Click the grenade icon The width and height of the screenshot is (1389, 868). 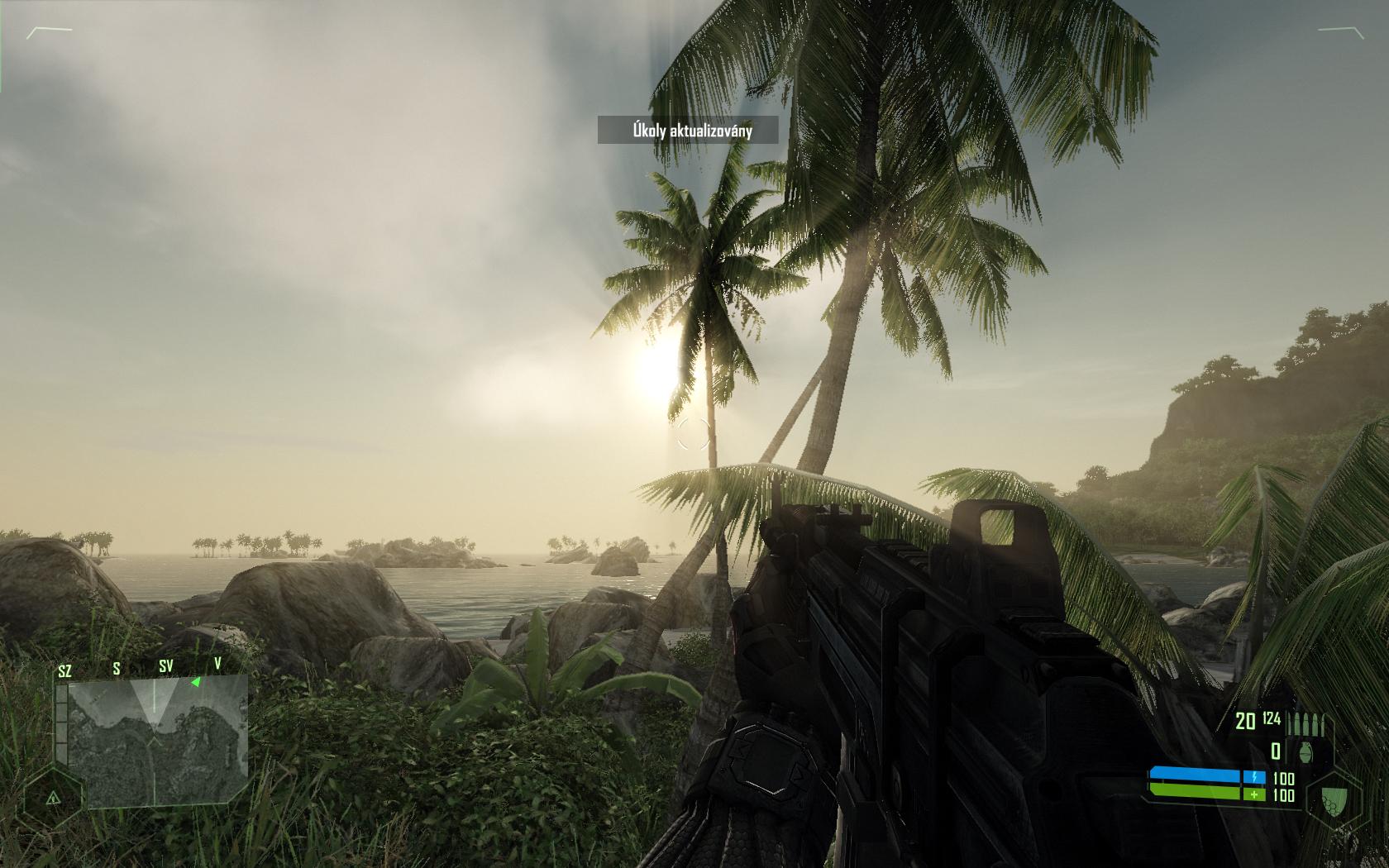1307,751
